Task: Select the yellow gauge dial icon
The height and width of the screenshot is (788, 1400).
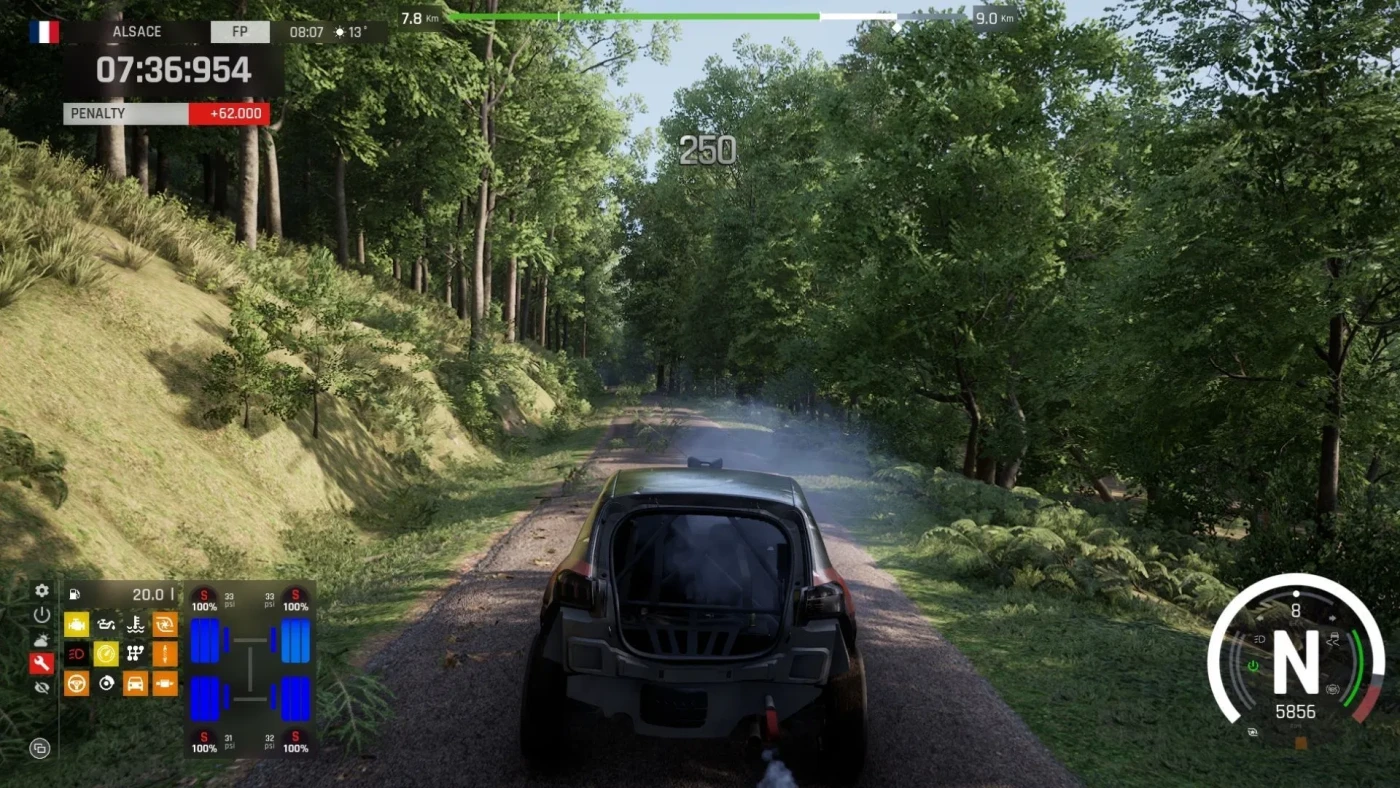Action: click(106, 654)
